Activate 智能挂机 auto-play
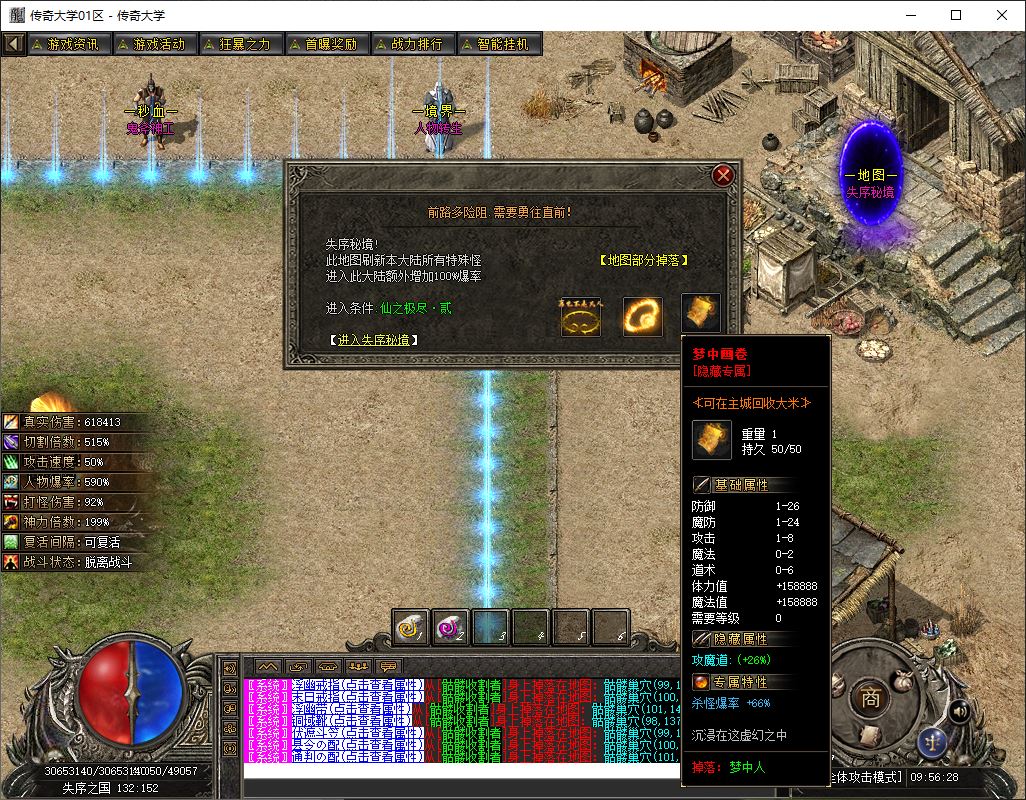 497,44
